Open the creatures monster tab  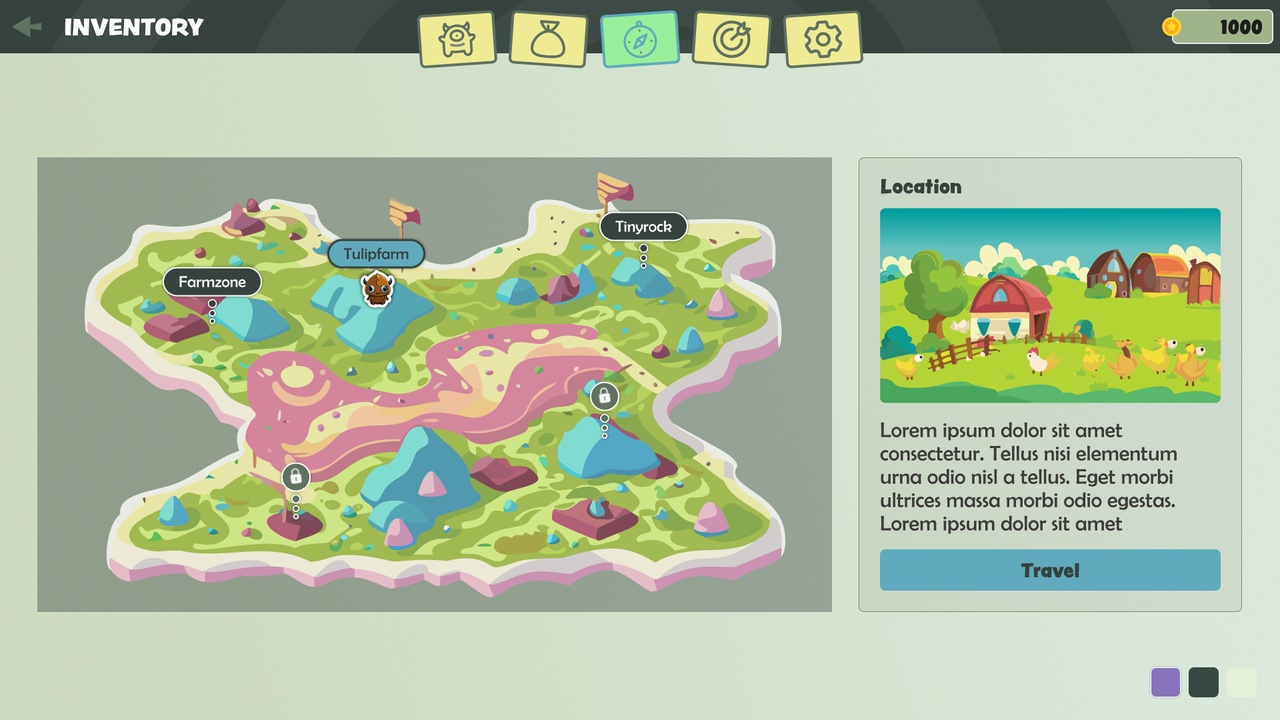[x=458, y=38]
